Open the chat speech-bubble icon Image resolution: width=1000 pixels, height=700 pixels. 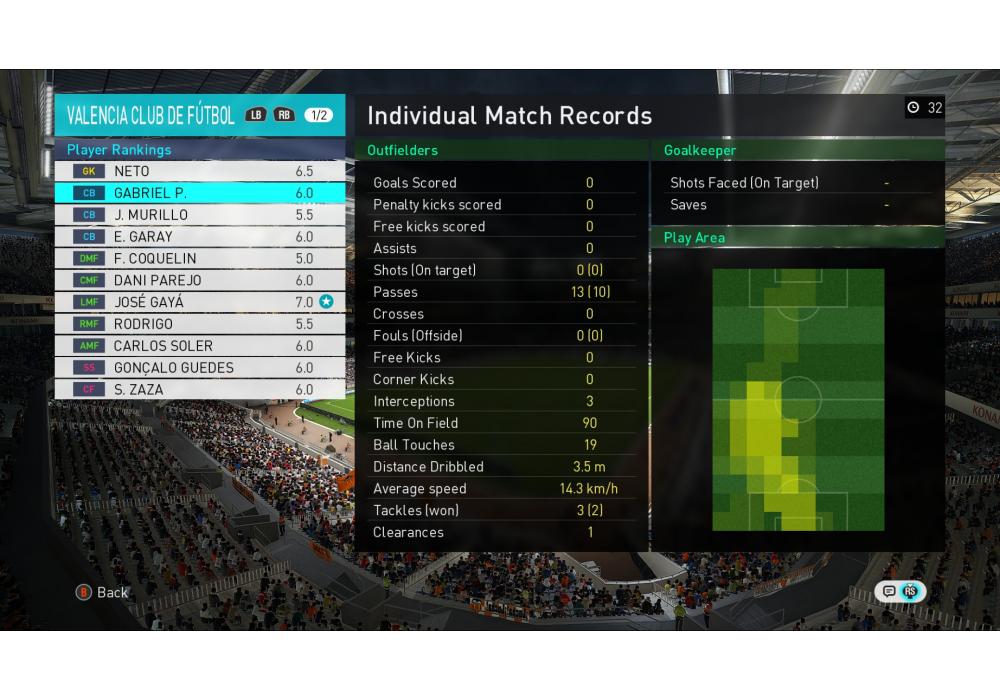(889, 591)
